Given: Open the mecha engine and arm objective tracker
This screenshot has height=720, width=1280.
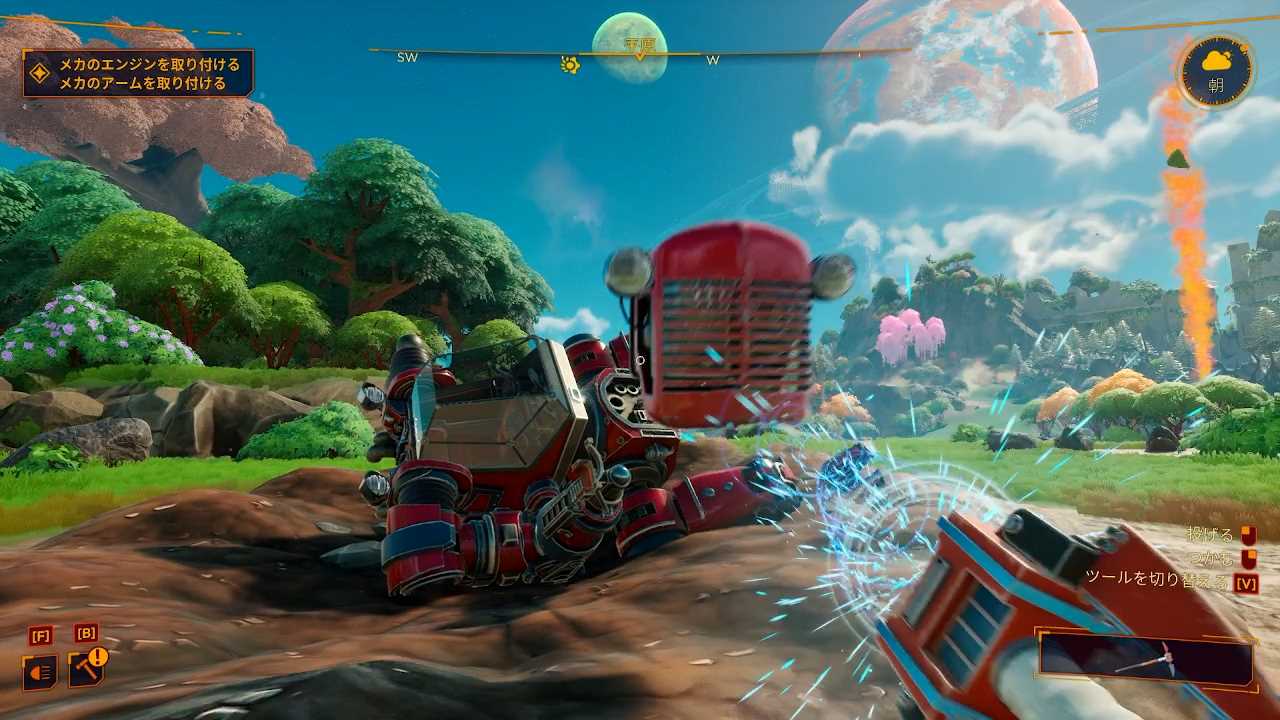Looking at the screenshot, I should (138, 73).
